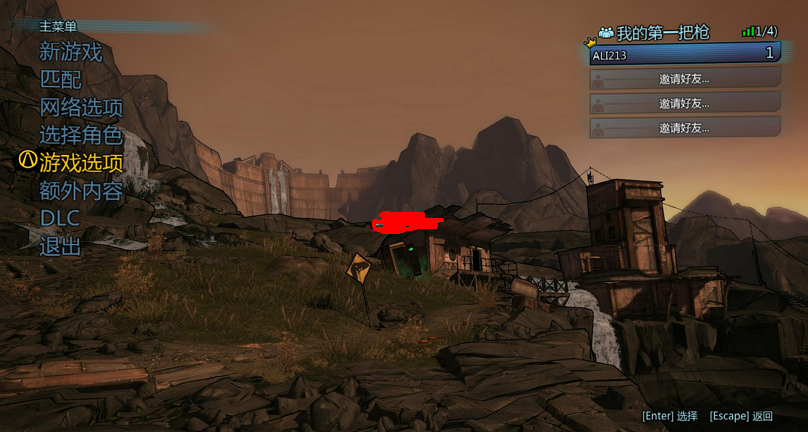Choose 选择角色 to select a character

coord(81,135)
